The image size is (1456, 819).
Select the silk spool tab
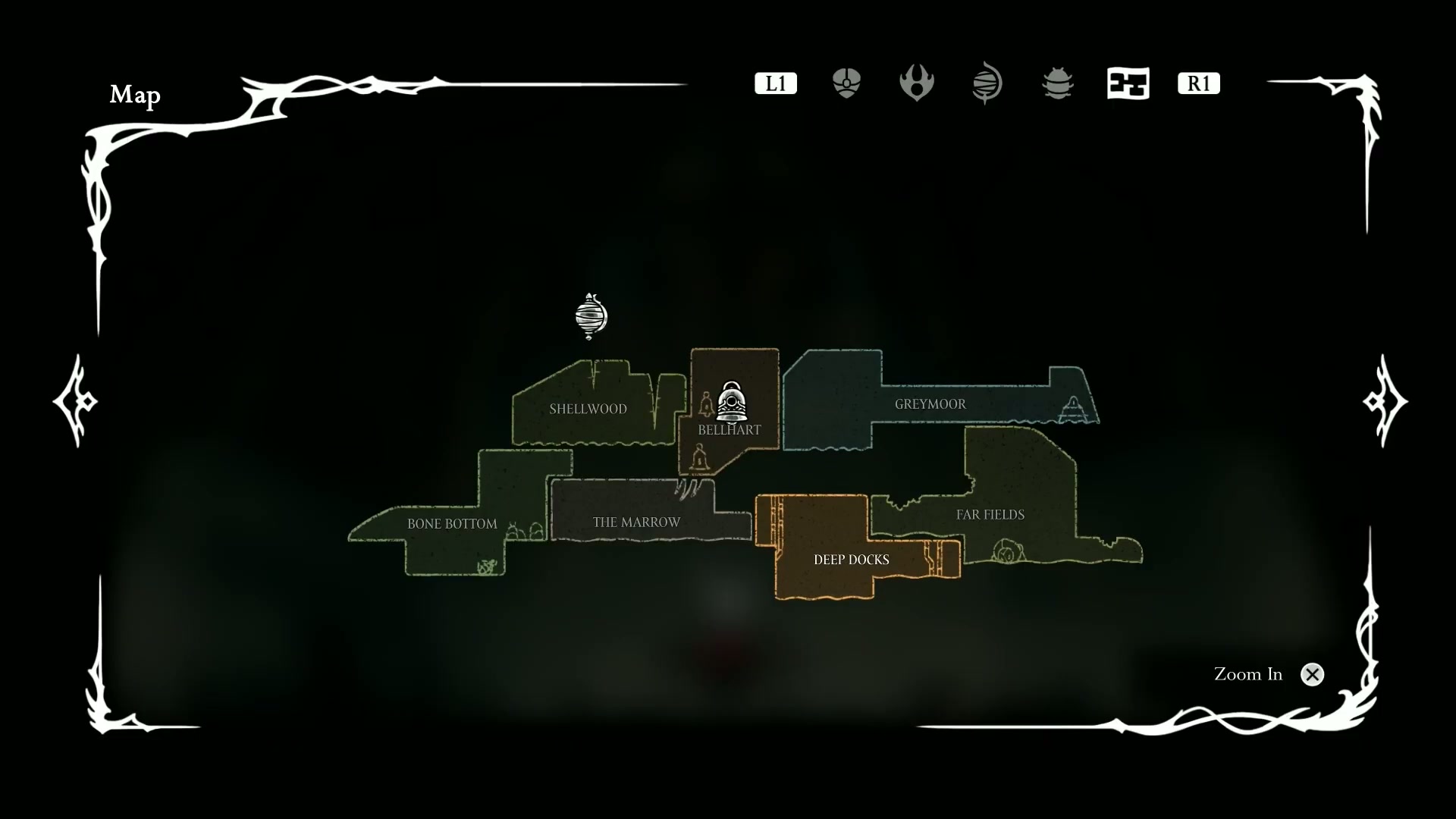tap(987, 83)
